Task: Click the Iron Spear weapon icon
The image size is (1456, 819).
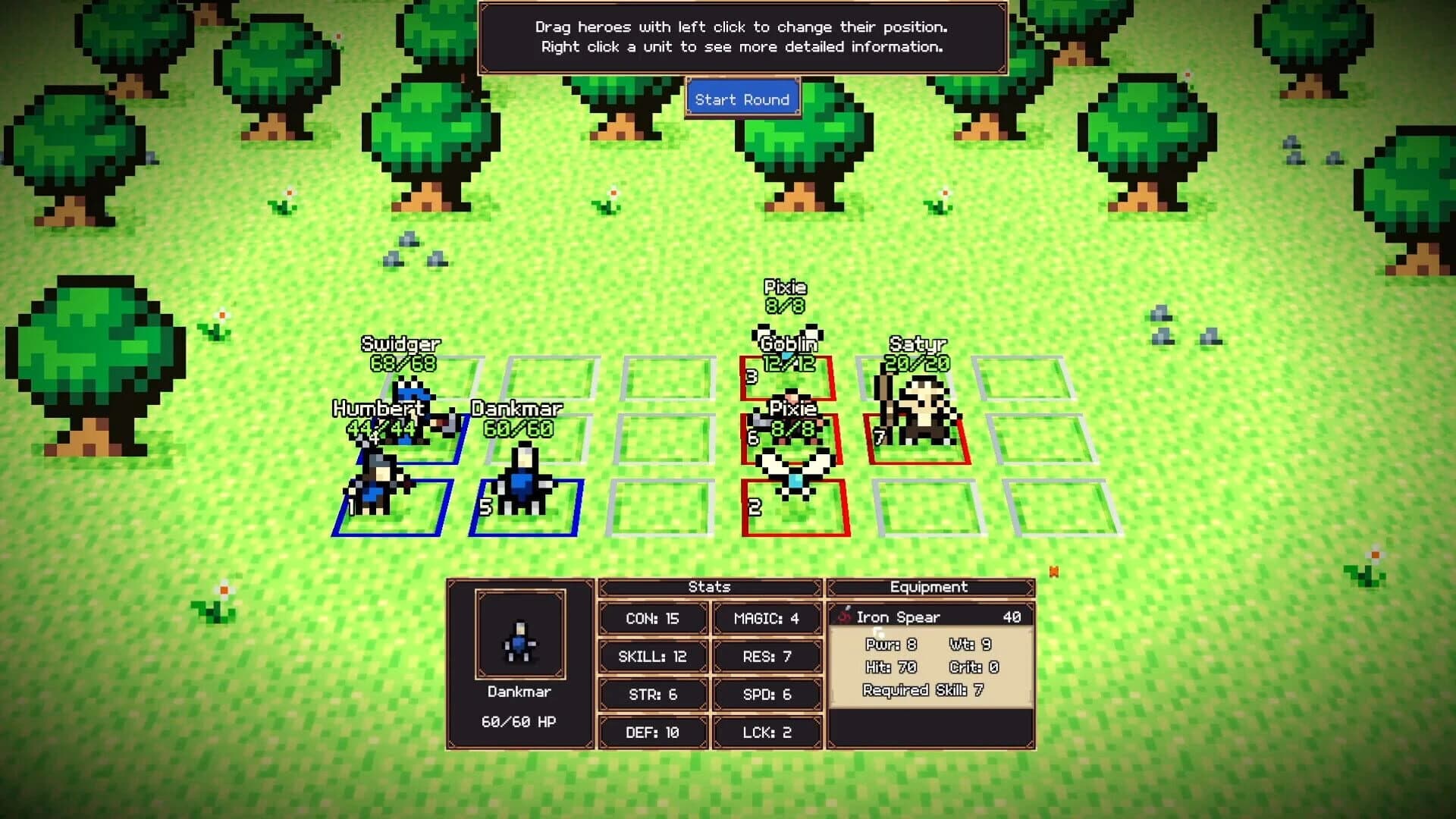Action: [x=844, y=617]
